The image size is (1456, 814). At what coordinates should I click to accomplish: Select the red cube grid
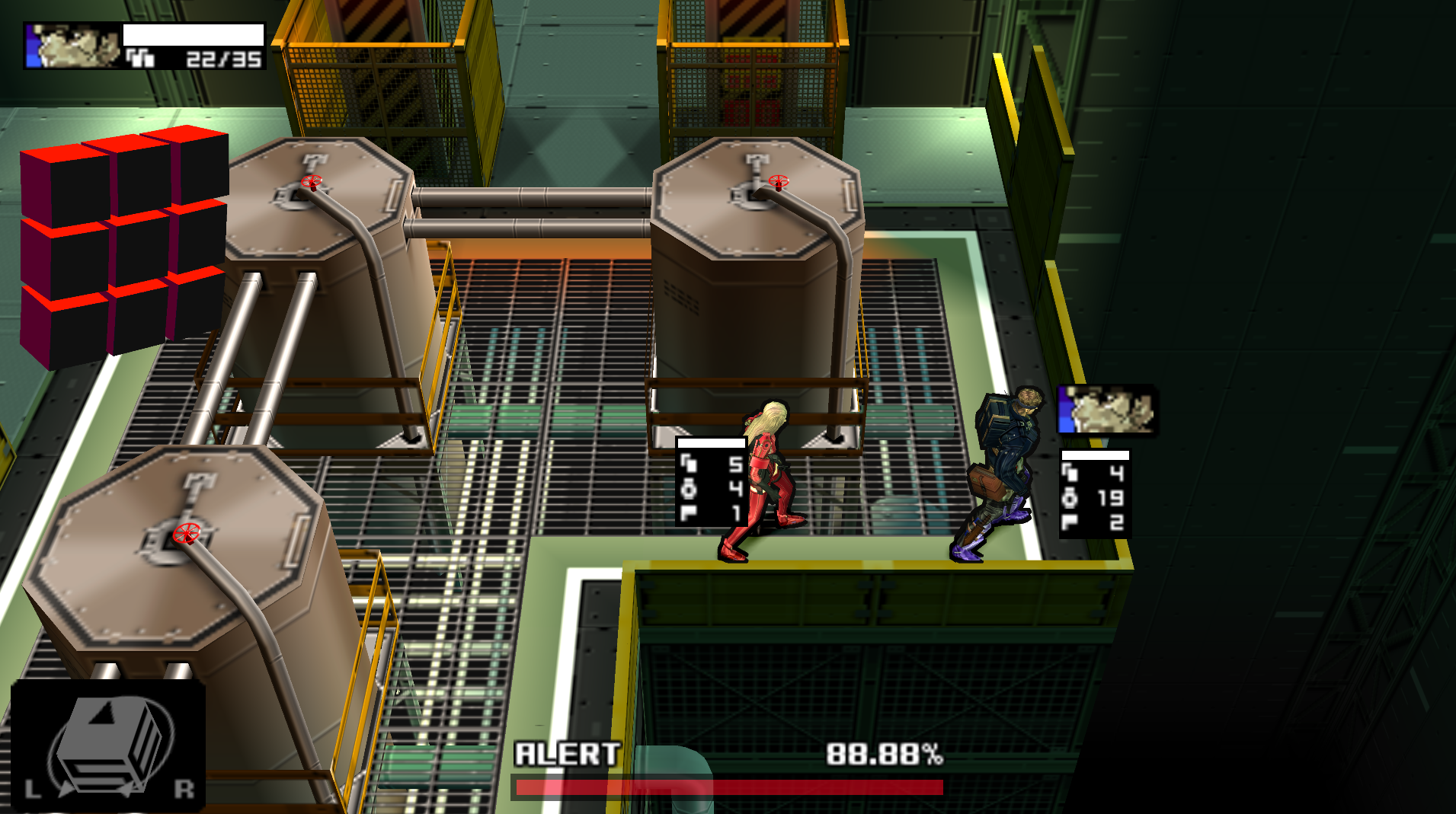[x=123, y=244]
